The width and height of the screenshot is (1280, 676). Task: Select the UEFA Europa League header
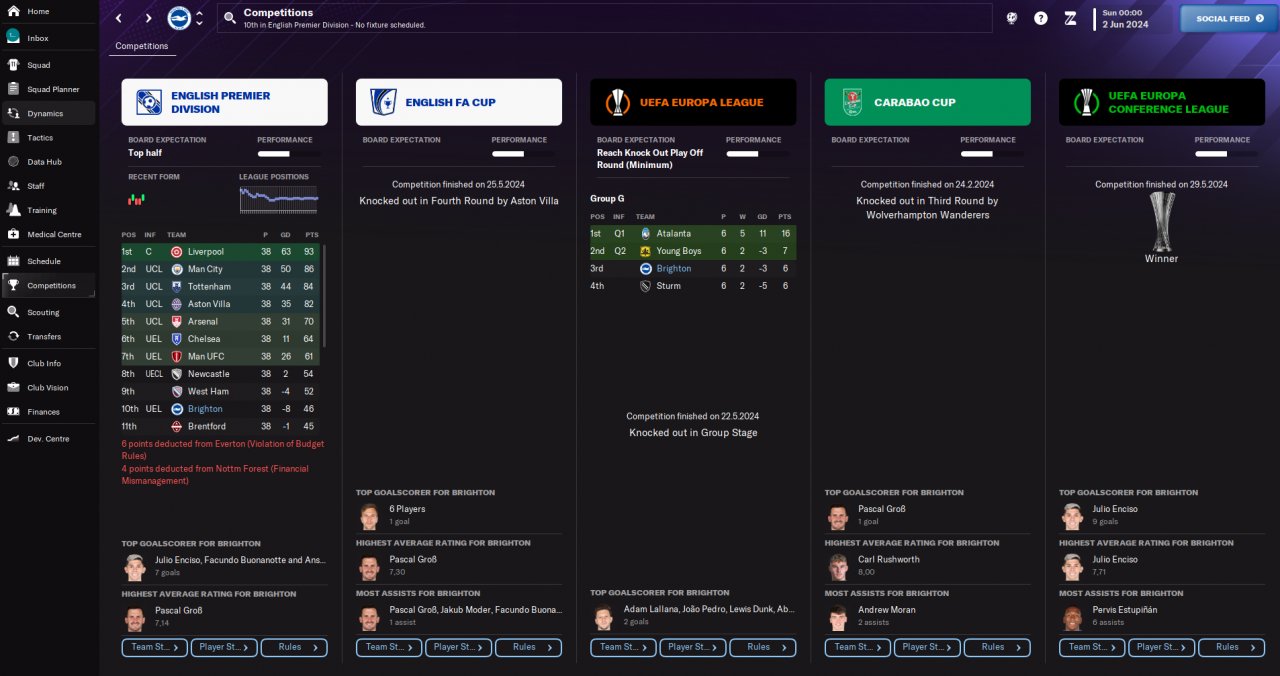coord(693,102)
